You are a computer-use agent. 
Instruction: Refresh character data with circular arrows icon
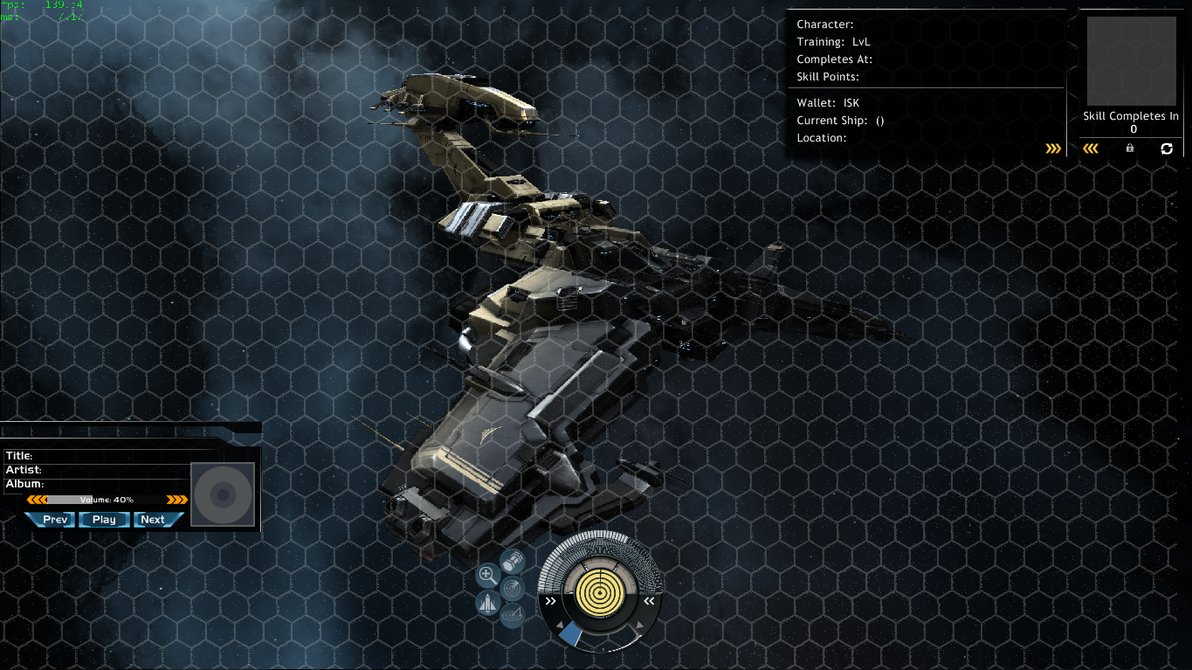[1166, 148]
